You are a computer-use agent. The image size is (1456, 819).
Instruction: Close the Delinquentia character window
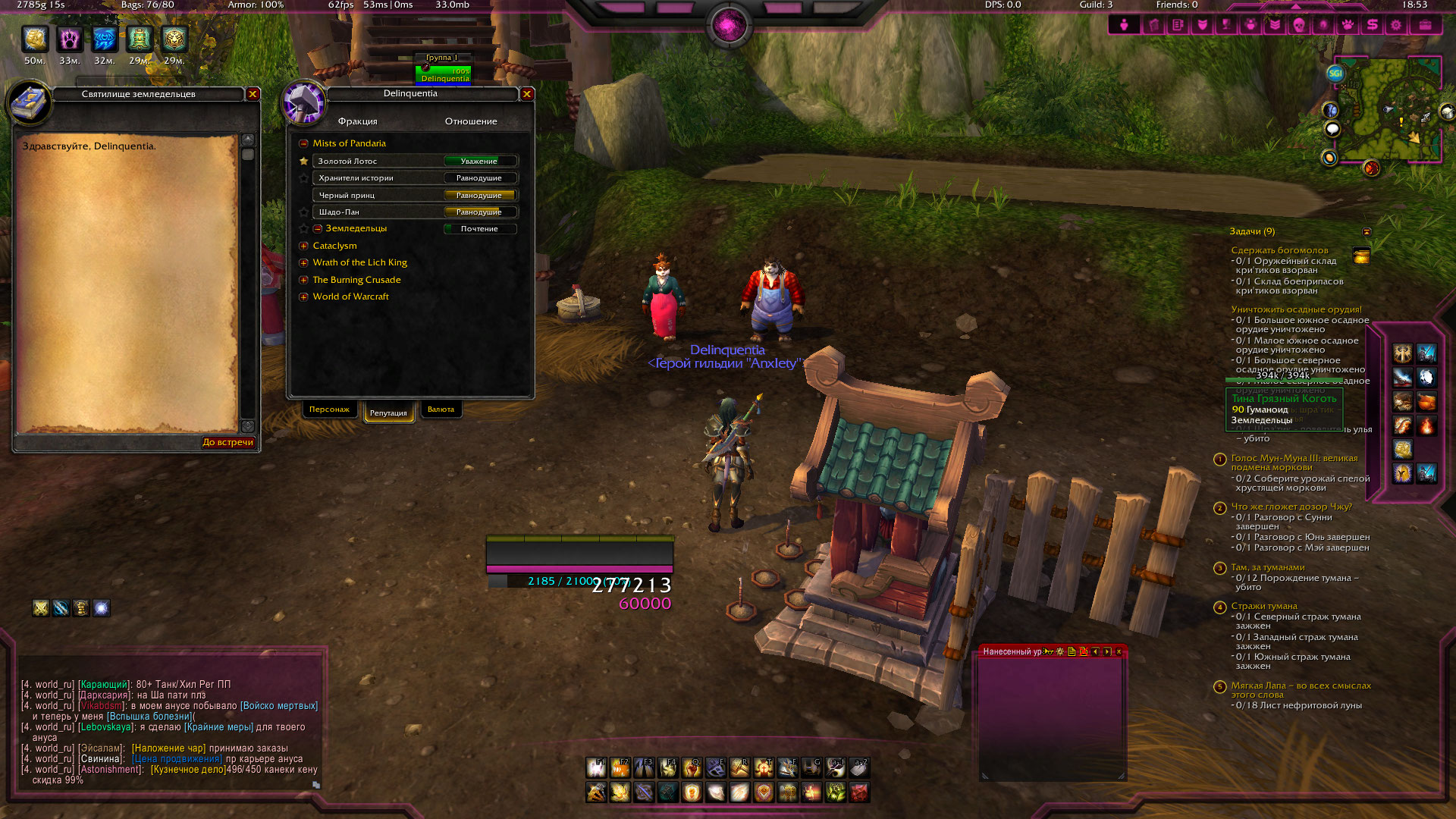pos(527,94)
